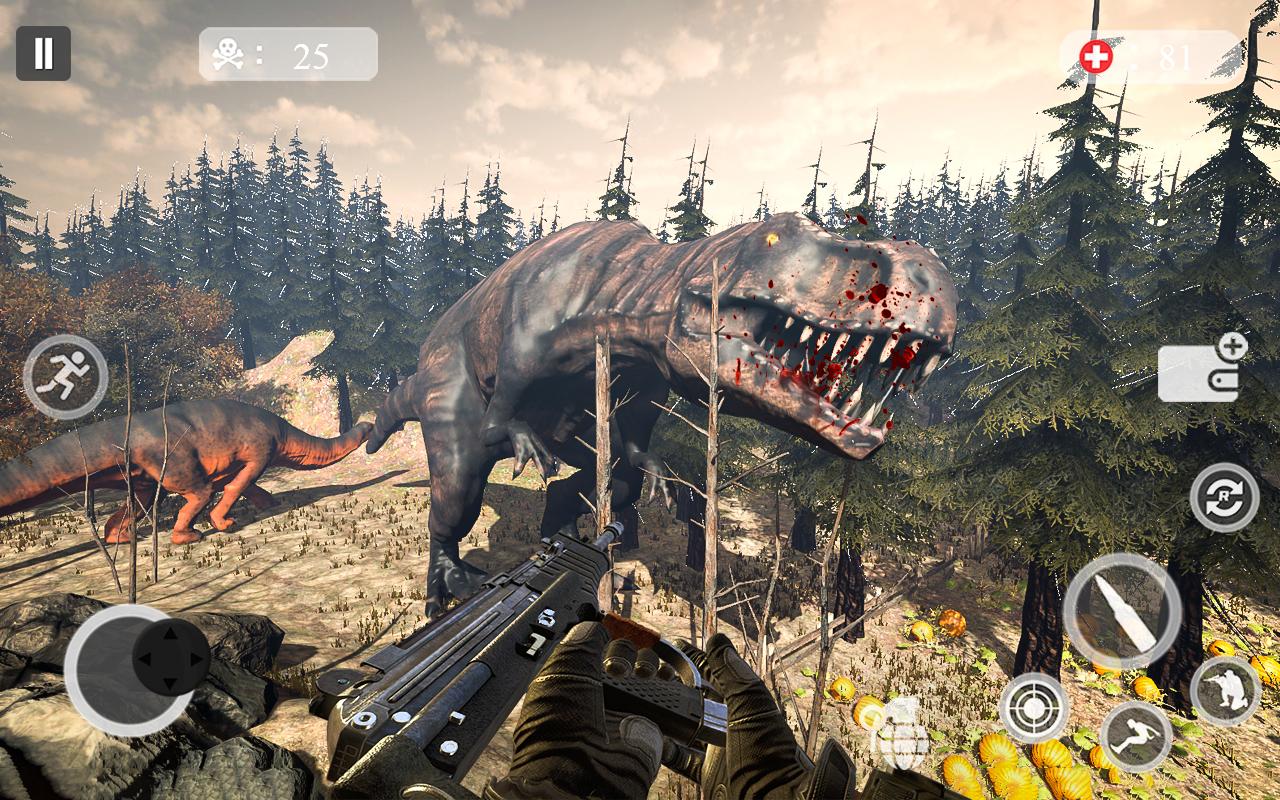Aim with the crosshair scope button
1280x800 pixels.
(x=1034, y=708)
